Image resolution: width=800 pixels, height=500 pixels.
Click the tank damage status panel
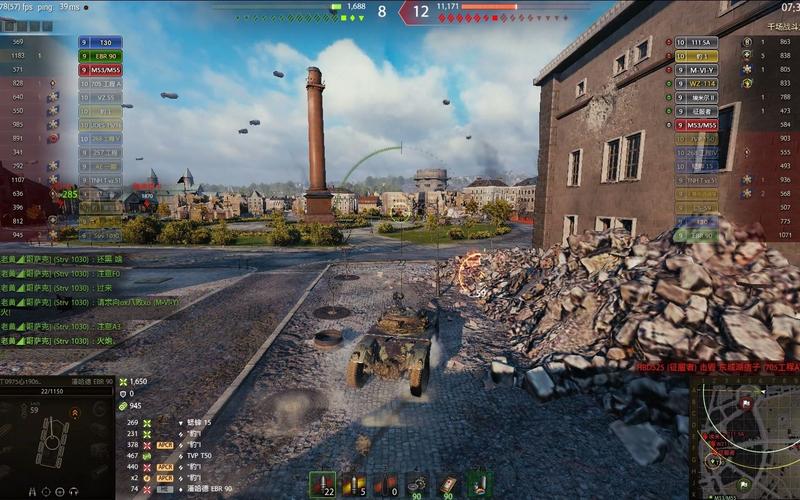click(55, 440)
